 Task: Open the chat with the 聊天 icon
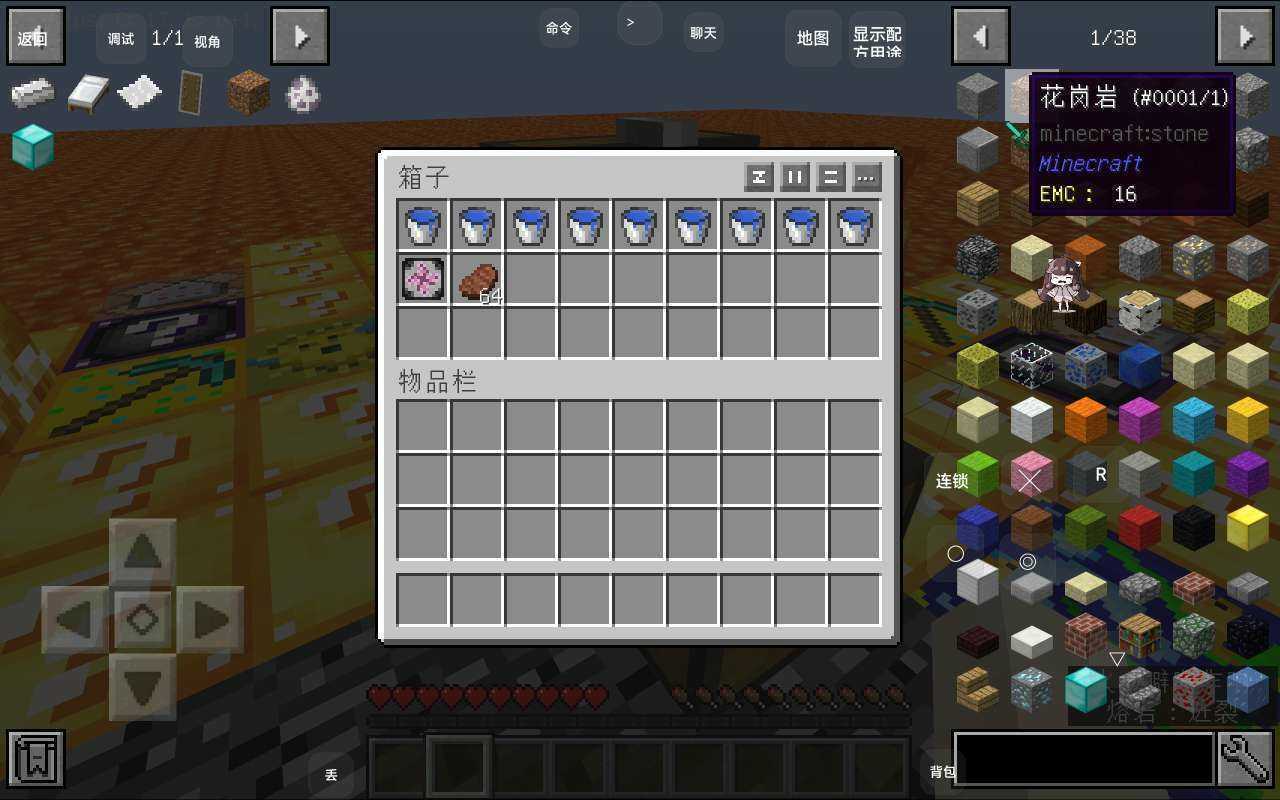(x=703, y=32)
